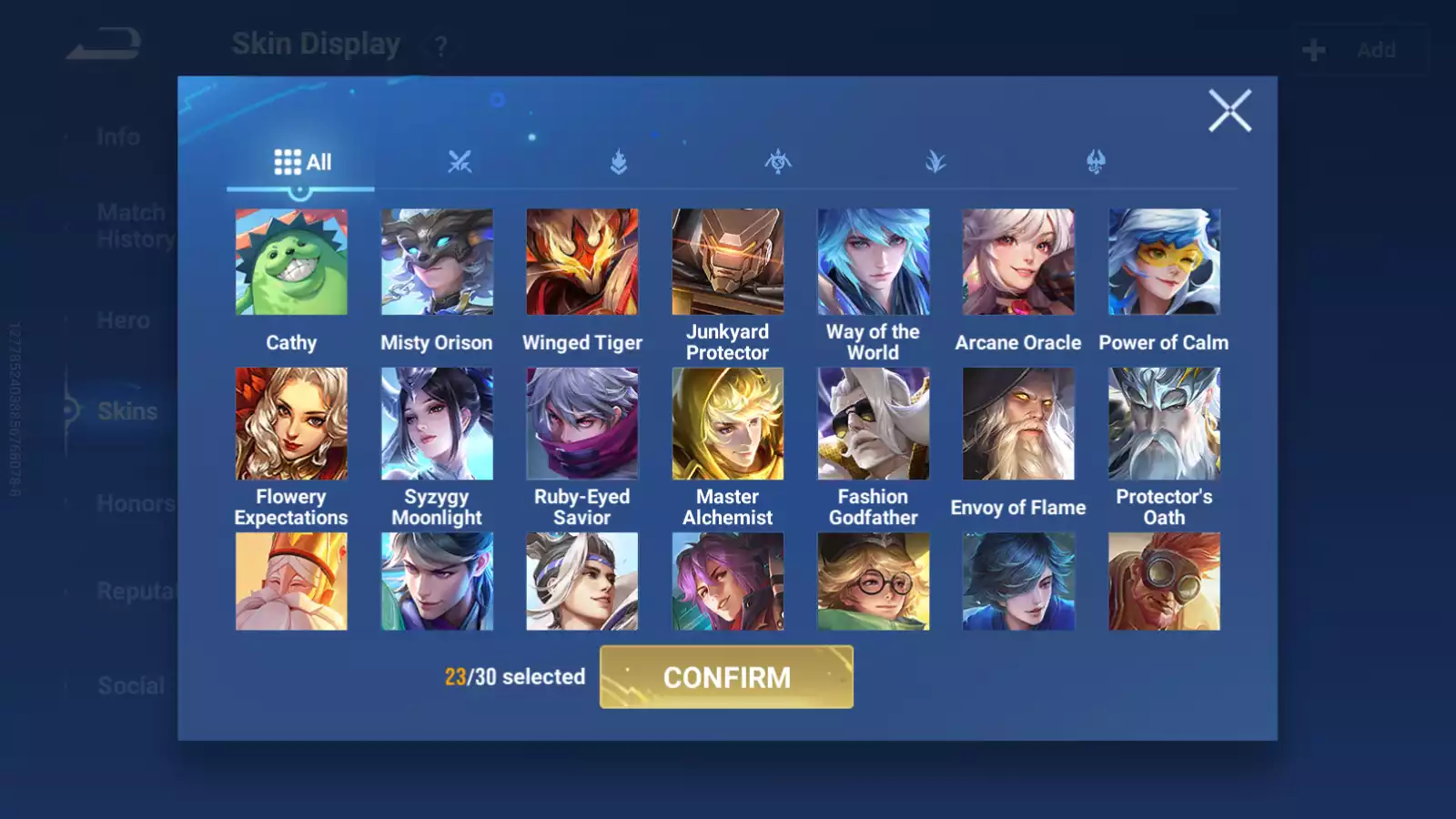Click the tab indicator notch under All
Image resolution: width=1456 pixels, height=819 pixels.
click(x=301, y=189)
